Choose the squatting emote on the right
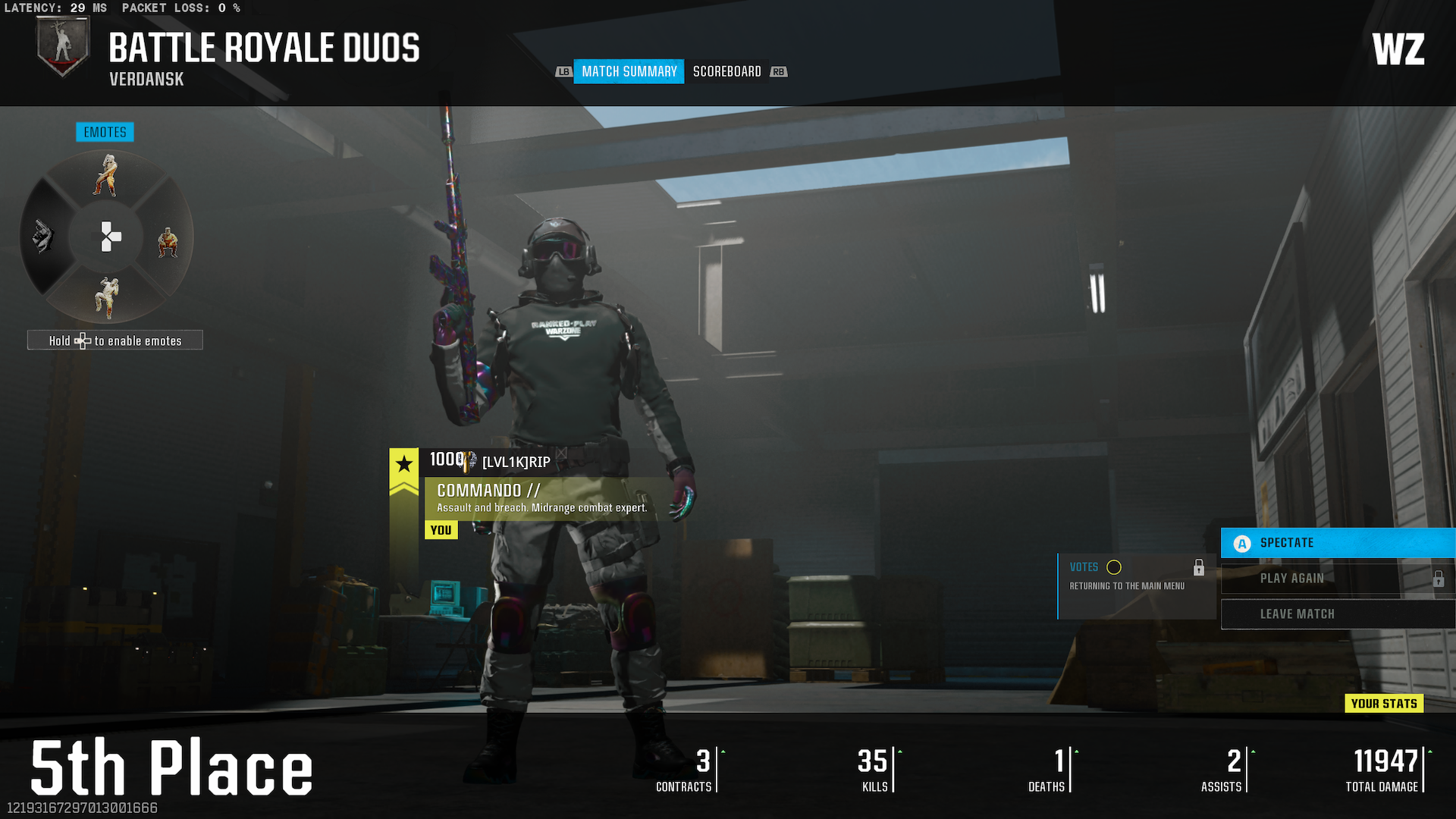Screen dimensions: 1456x819 click(x=168, y=242)
